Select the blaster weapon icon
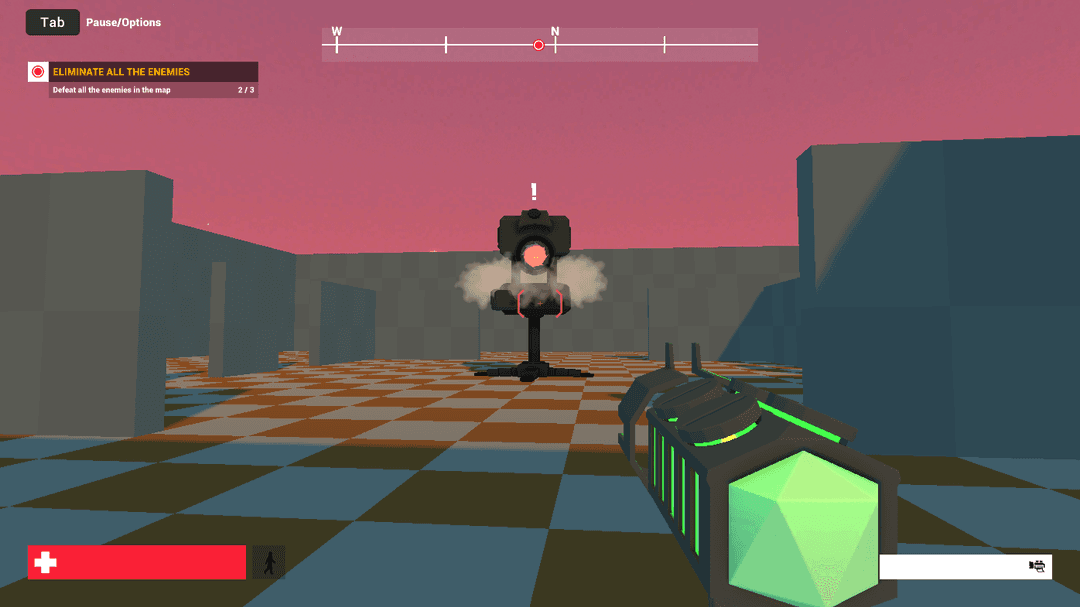This screenshot has width=1080, height=607. [x=1037, y=566]
